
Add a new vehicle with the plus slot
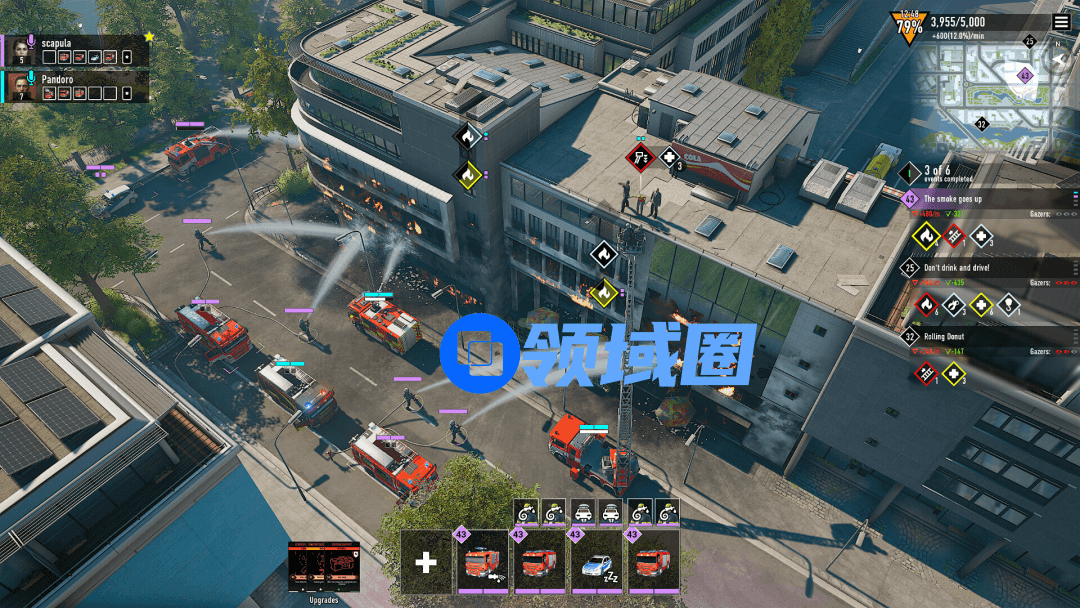[426, 562]
